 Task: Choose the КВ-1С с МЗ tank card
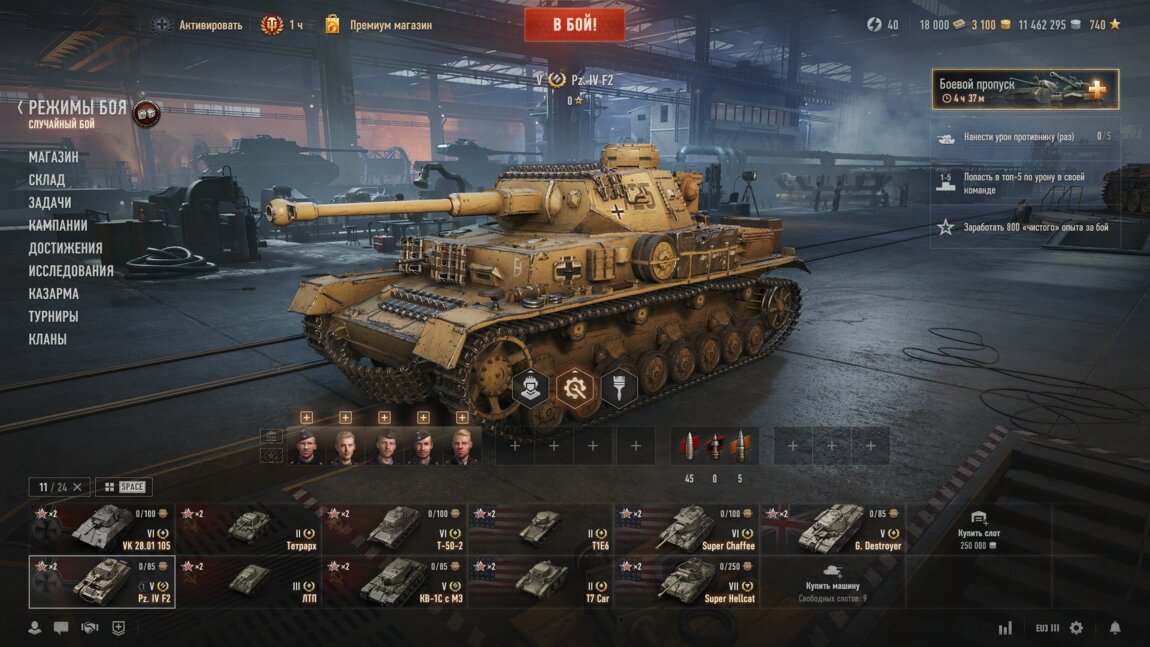[395, 582]
